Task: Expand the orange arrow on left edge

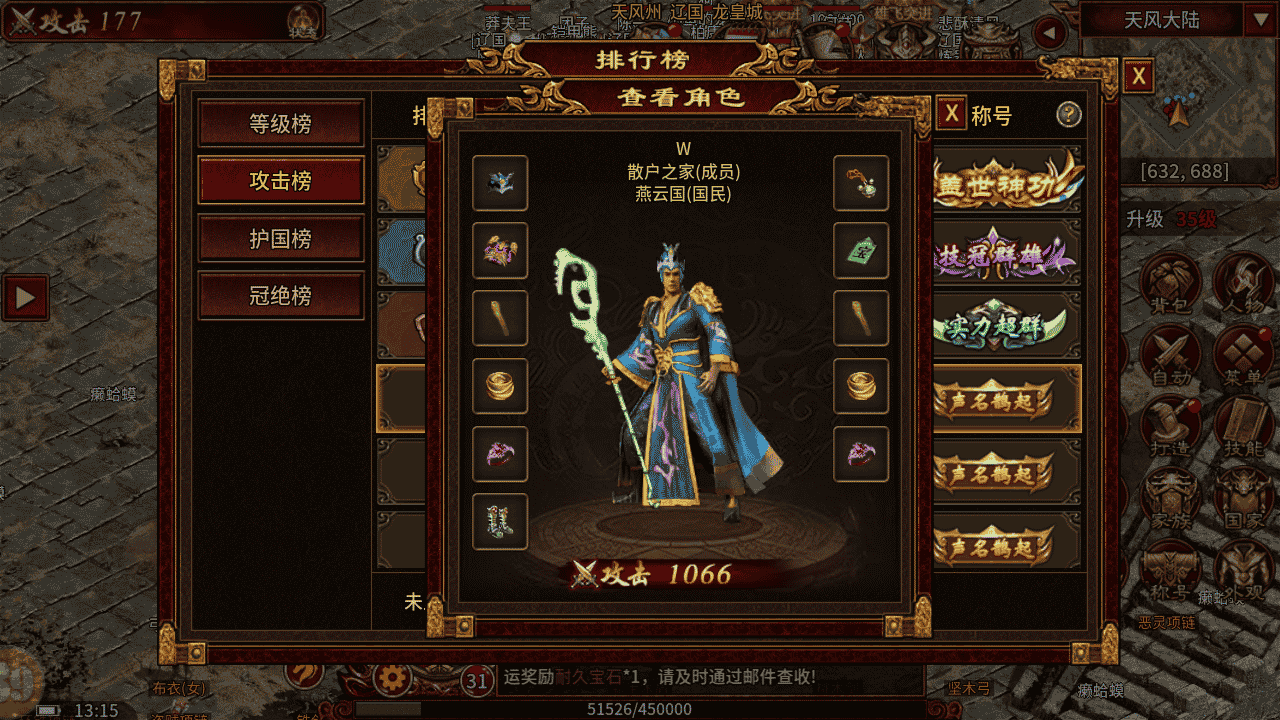Action: (x=24, y=295)
